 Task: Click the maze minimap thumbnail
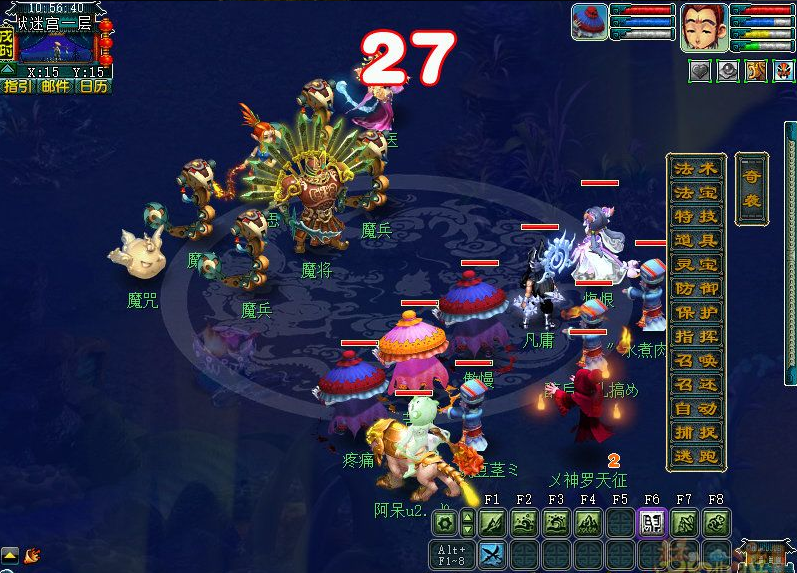click(x=57, y=45)
